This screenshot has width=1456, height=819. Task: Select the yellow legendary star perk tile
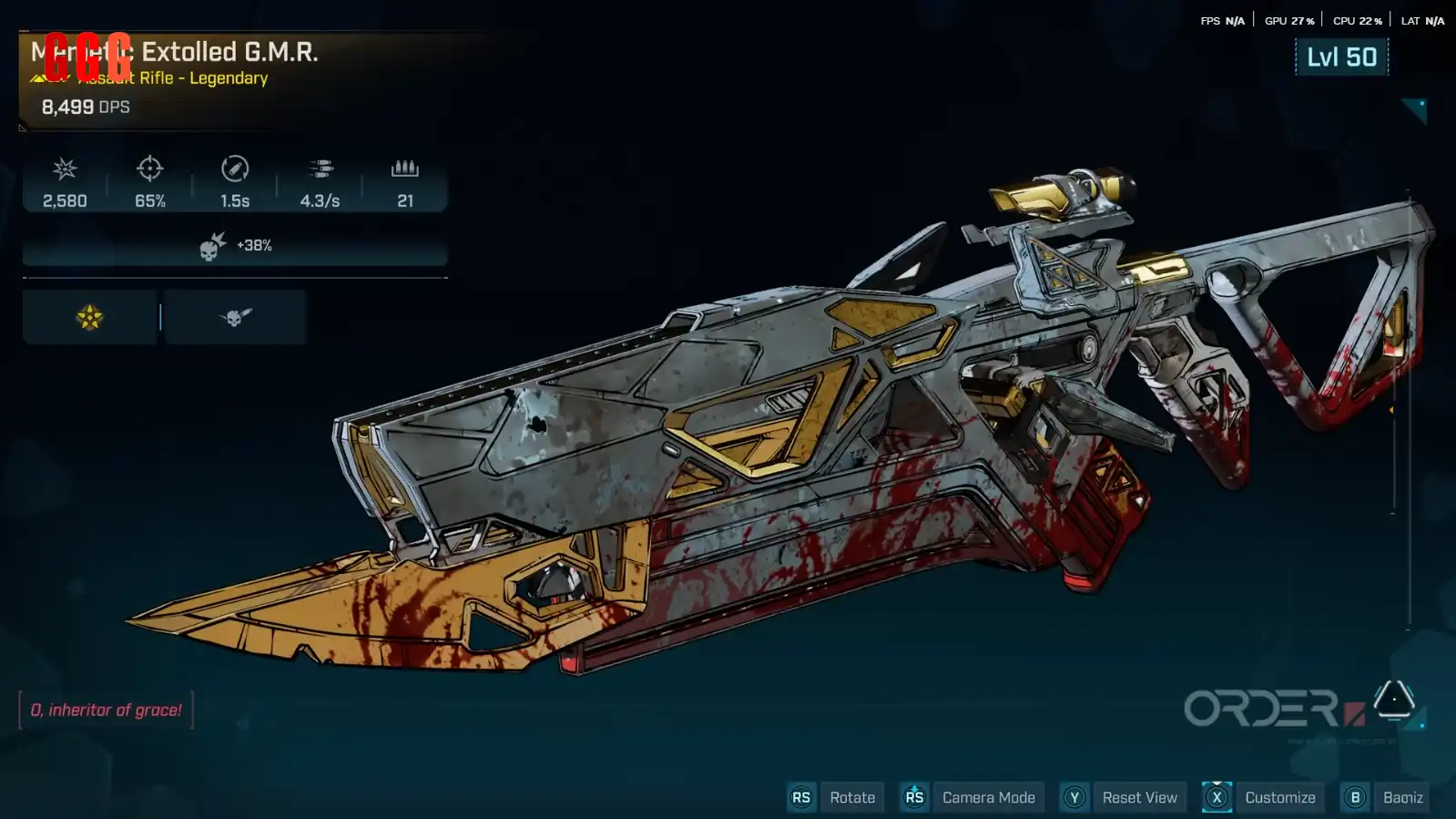[89, 317]
